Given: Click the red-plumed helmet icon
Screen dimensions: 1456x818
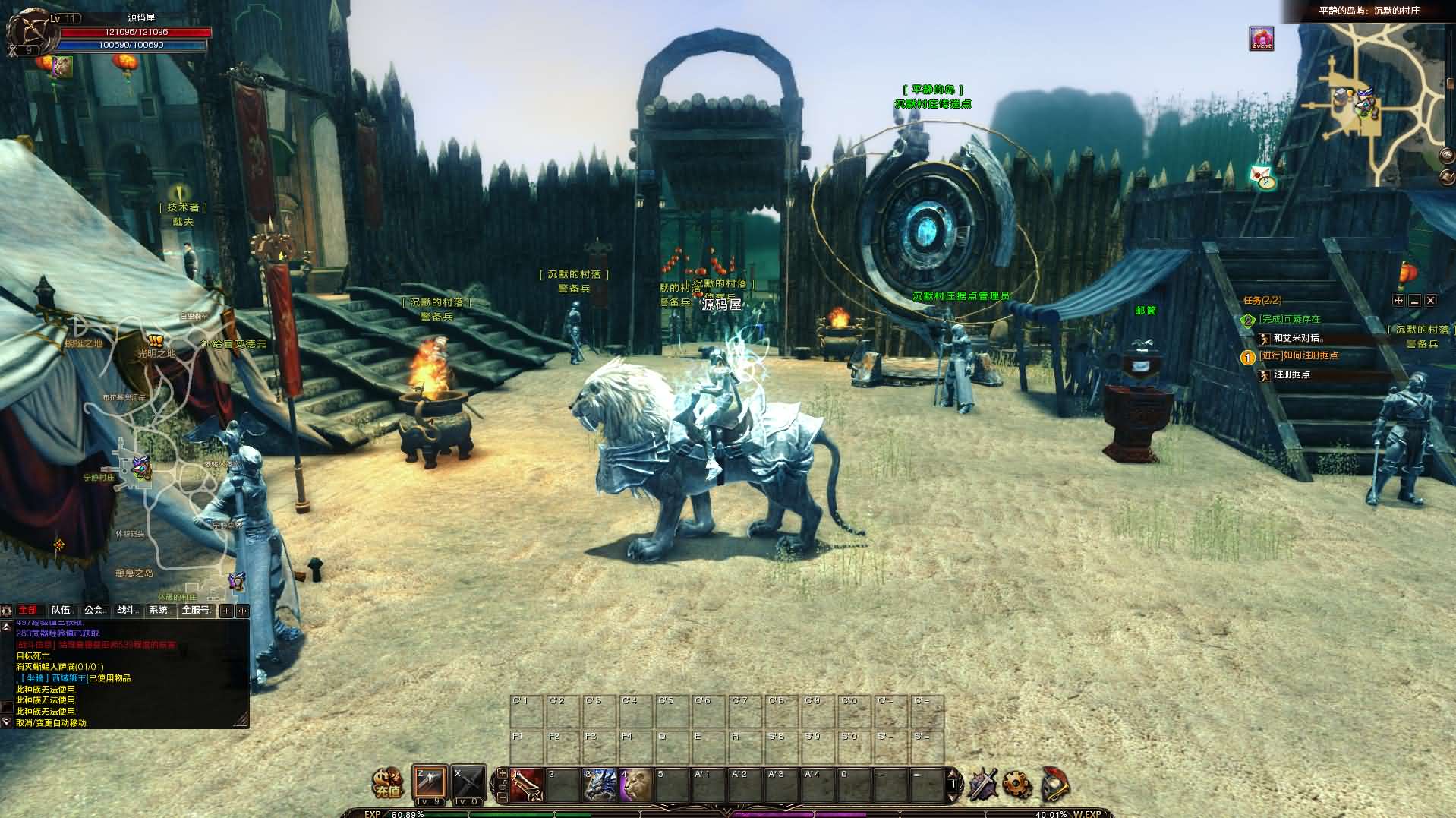Looking at the screenshot, I should (x=1054, y=784).
